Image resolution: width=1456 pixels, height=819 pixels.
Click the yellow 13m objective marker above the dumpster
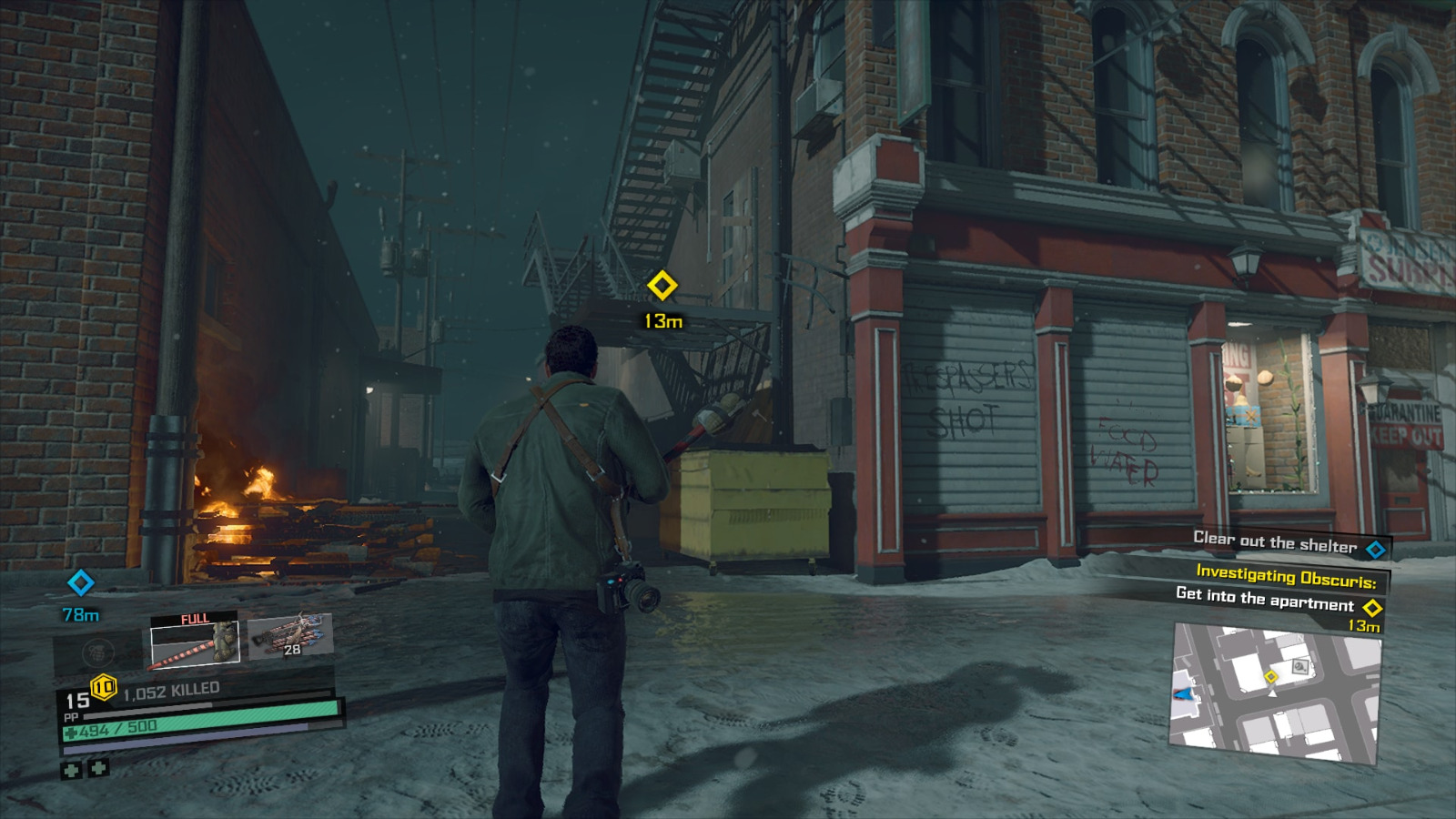[x=662, y=286]
